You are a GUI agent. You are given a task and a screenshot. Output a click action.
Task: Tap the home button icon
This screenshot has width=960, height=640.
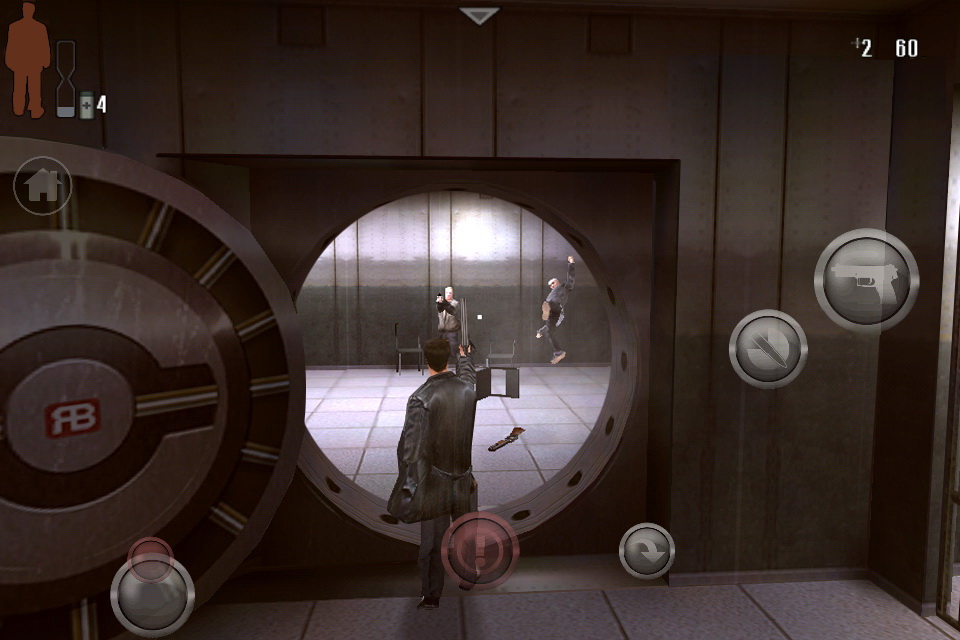pyautogui.click(x=42, y=186)
